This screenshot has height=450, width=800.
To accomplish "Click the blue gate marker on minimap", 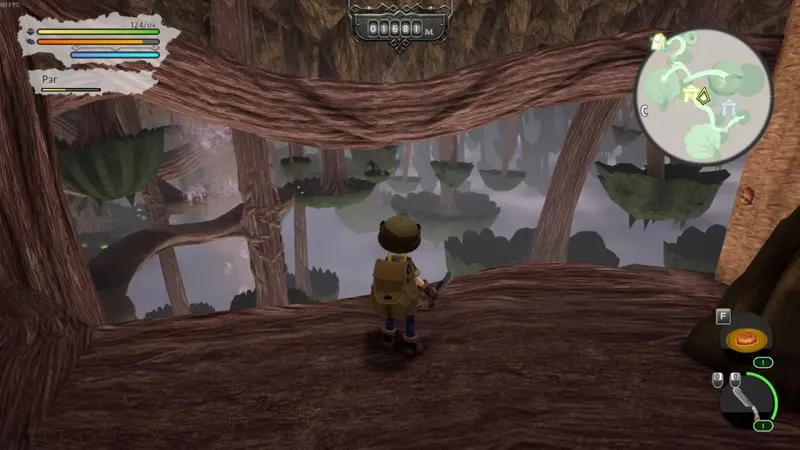I will pyautogui.click(x=726, y=106).
